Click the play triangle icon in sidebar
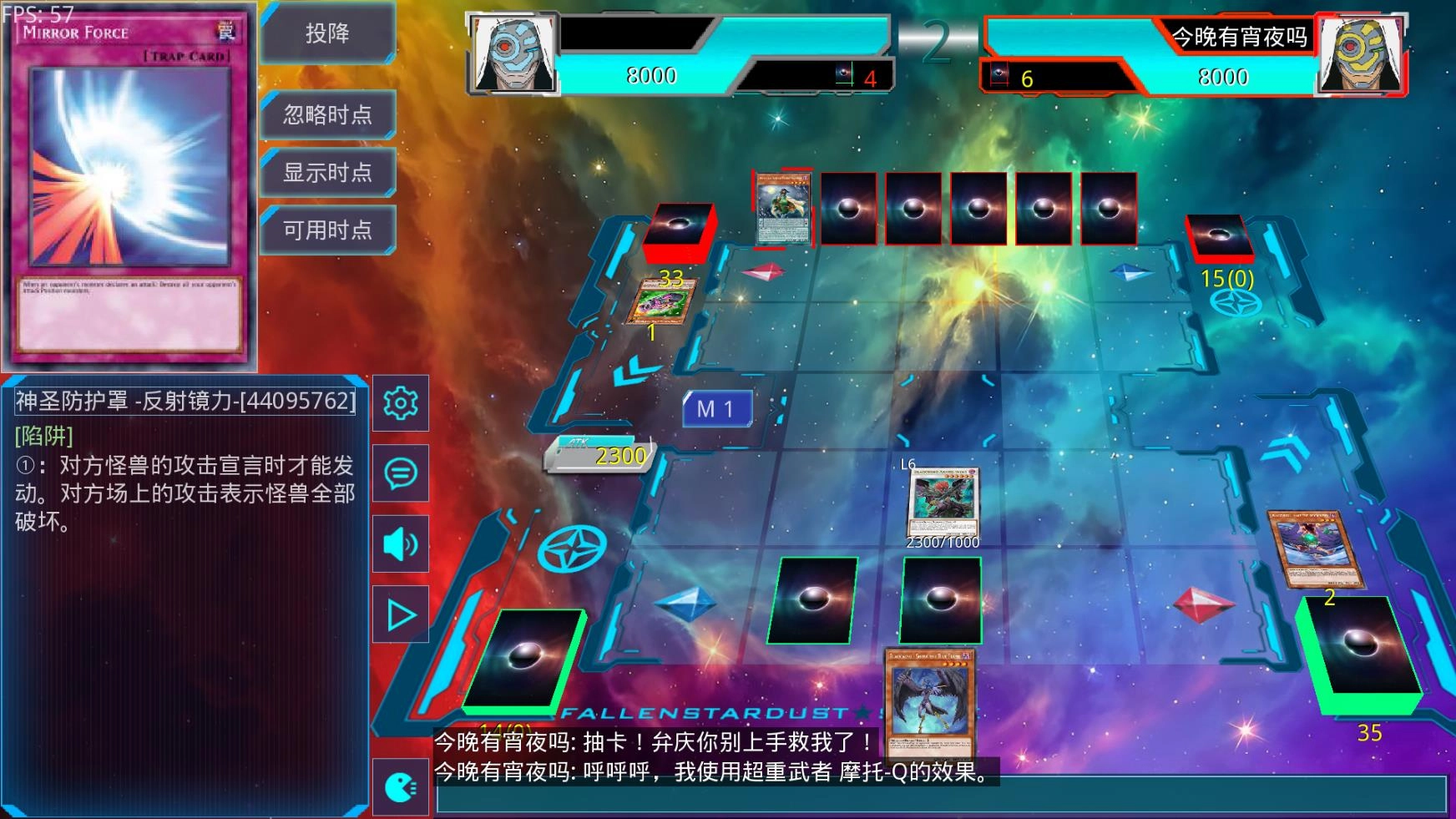1456x819 pixels. [401, 614]
